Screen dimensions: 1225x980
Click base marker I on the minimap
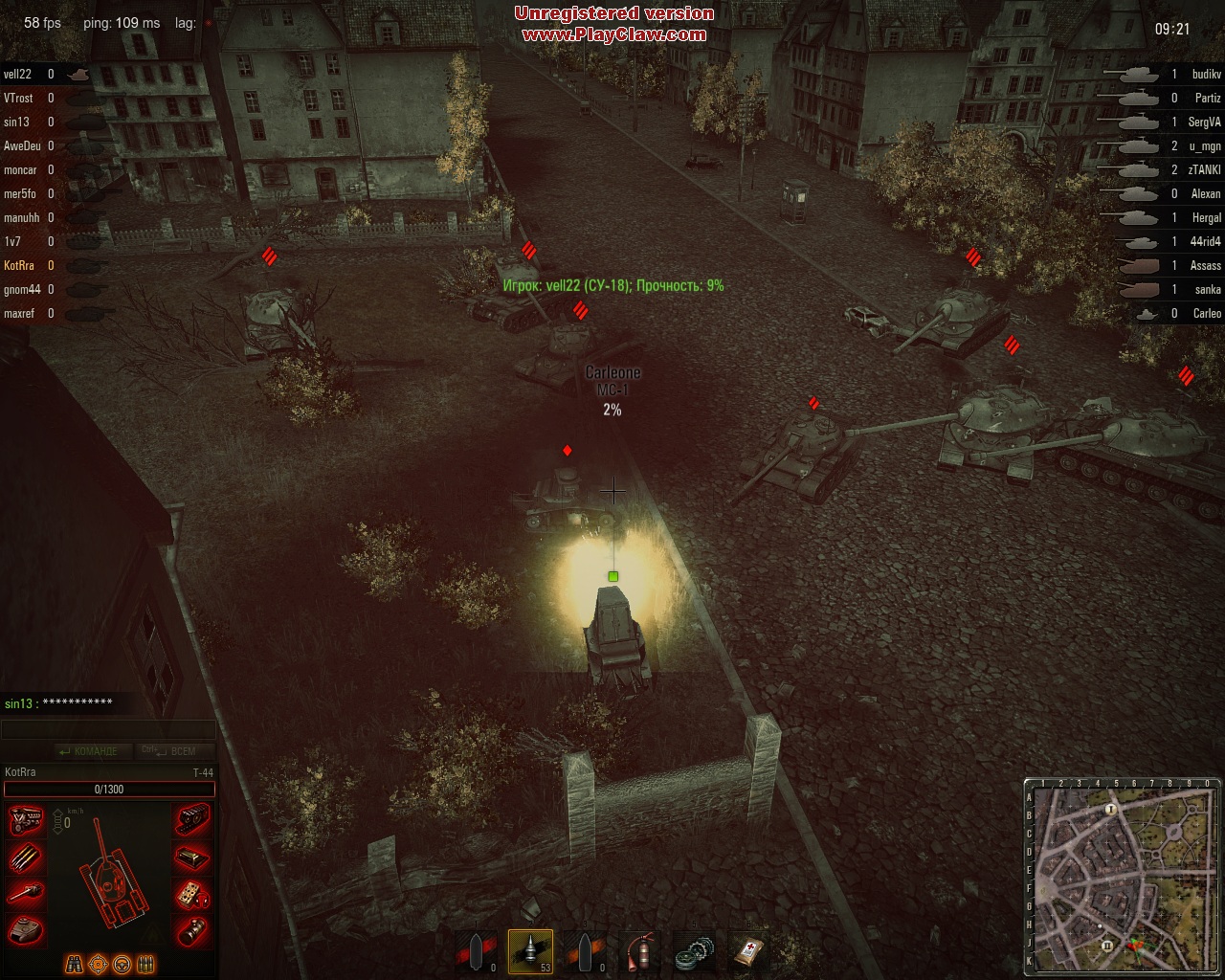click(1111, 810)
